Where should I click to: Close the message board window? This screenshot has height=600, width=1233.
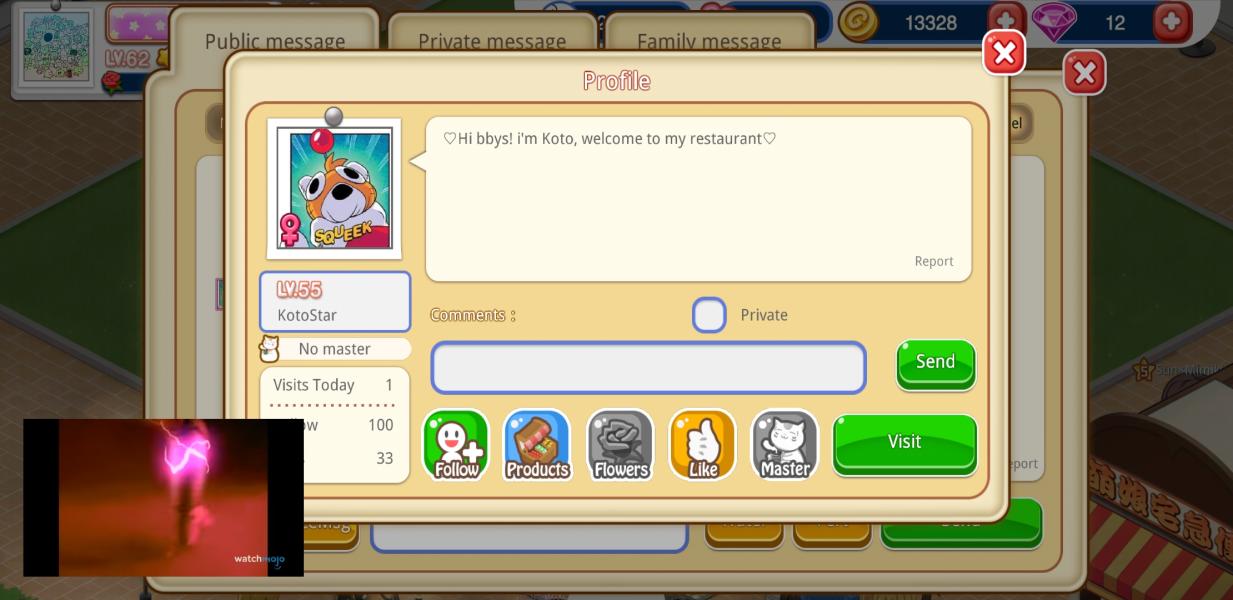(1083, 73)
